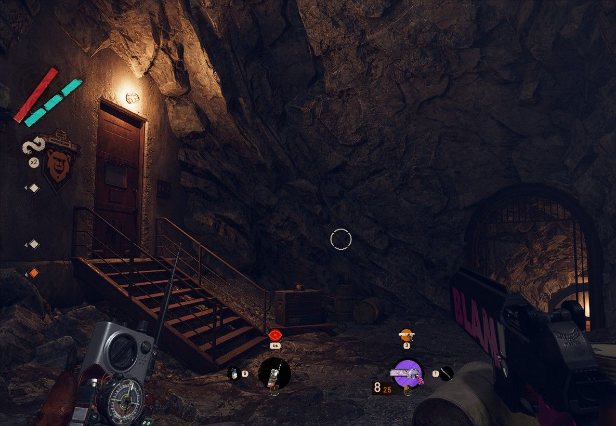This screenshot has height=426, width=616.
Task: Pick the dark weapon icon right of the gun
Action: click(x=446, y=373)
